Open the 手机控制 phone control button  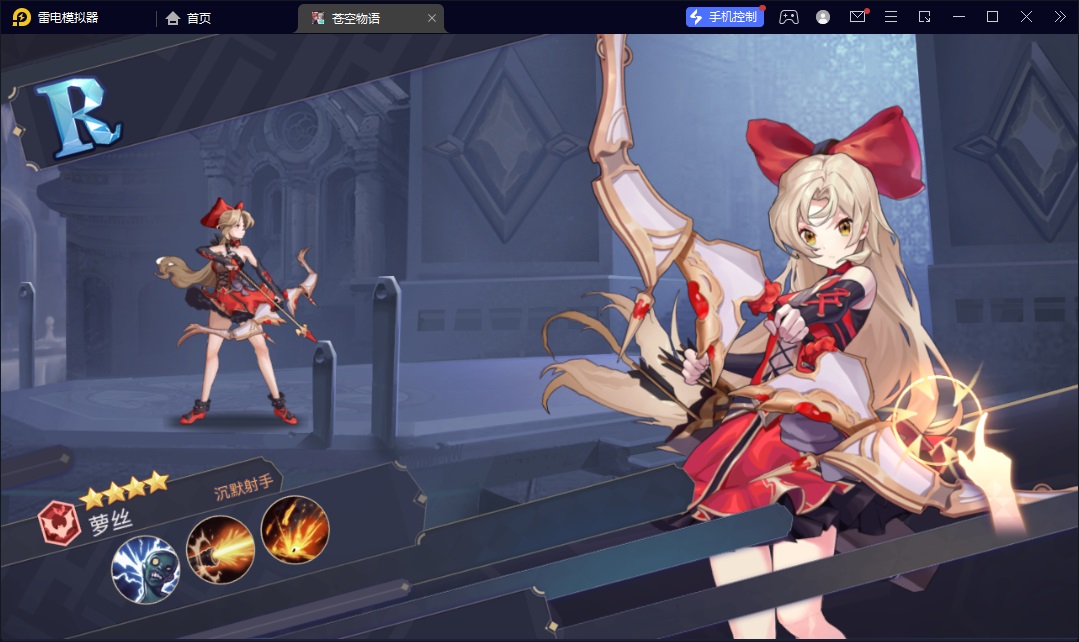[725, 17]
